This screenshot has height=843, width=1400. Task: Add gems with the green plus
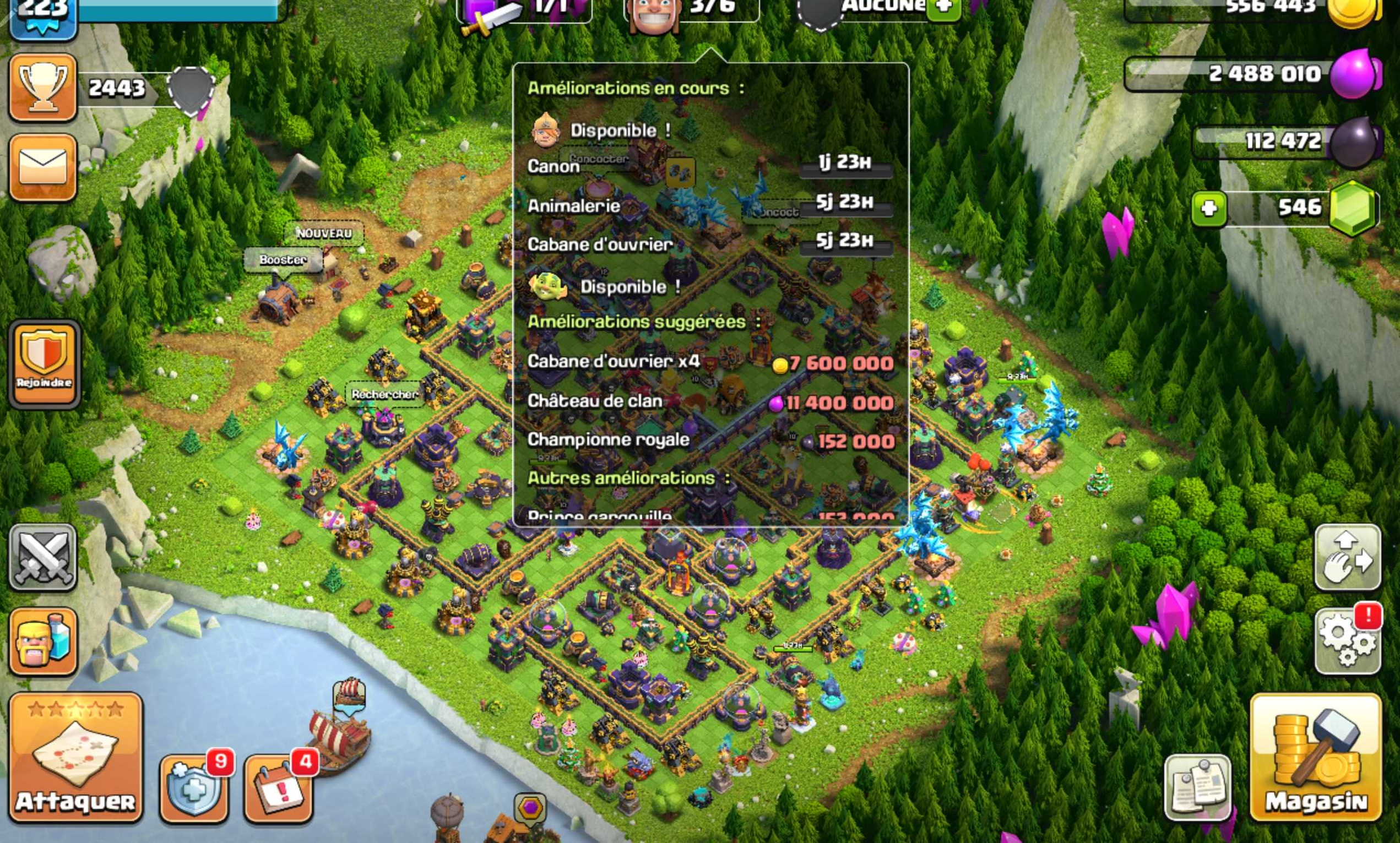point(1208,209)
